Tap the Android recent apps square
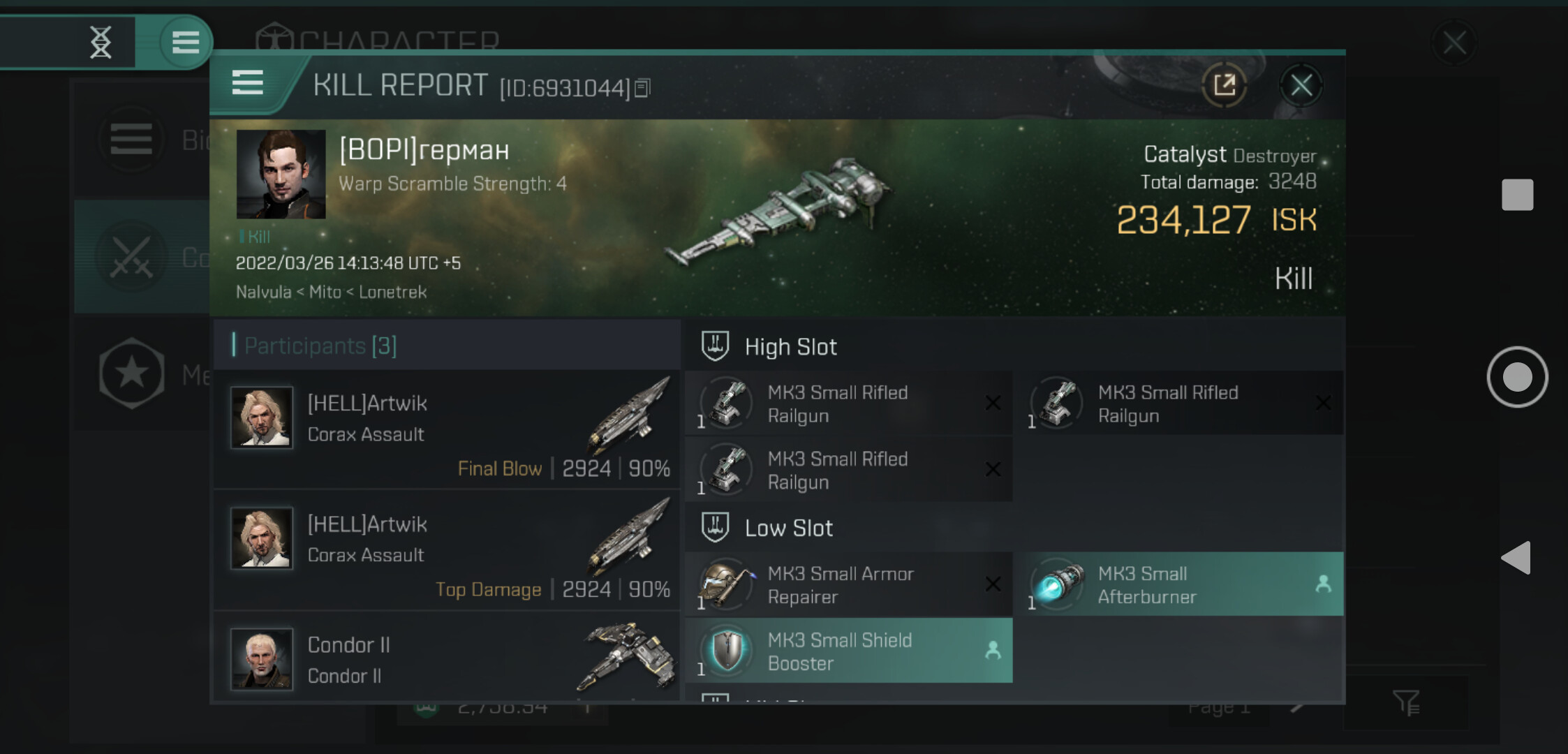Viewport: 1568px width, 754px height. tap(1517, 194)
